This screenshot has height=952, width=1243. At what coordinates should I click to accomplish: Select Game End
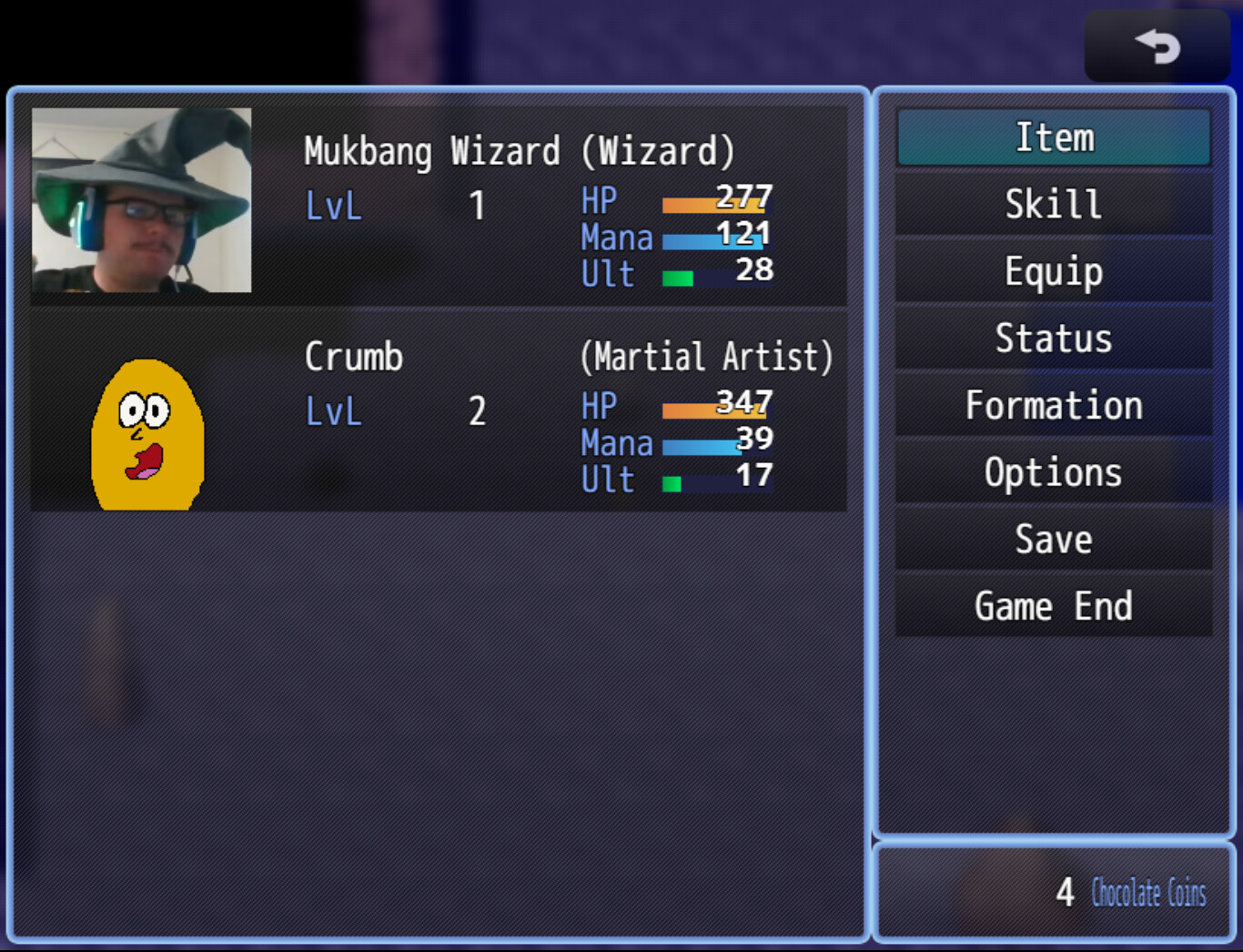[1053, 606]
